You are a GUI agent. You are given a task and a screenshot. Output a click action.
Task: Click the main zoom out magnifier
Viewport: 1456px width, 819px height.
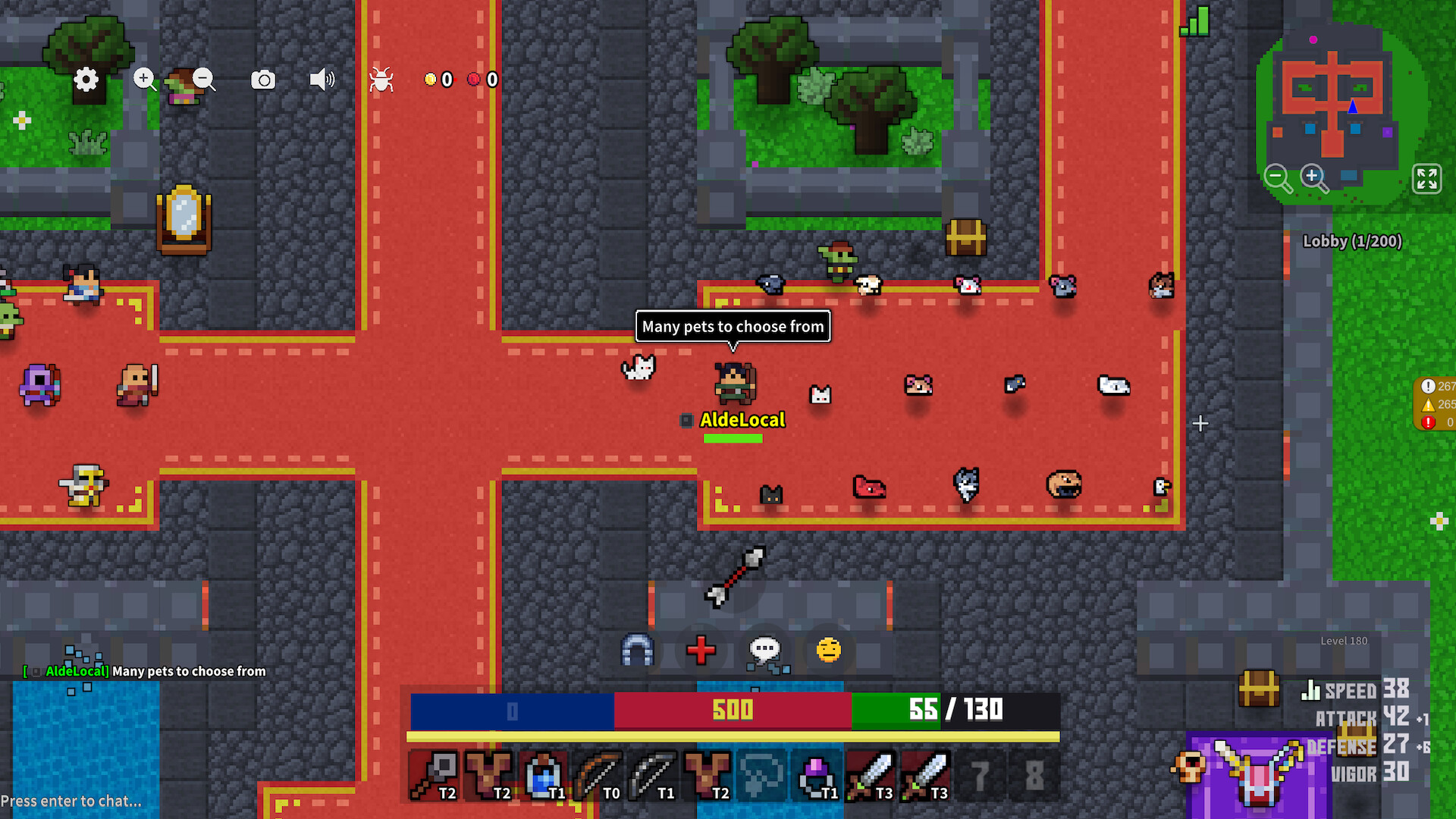tap(203, 79)
